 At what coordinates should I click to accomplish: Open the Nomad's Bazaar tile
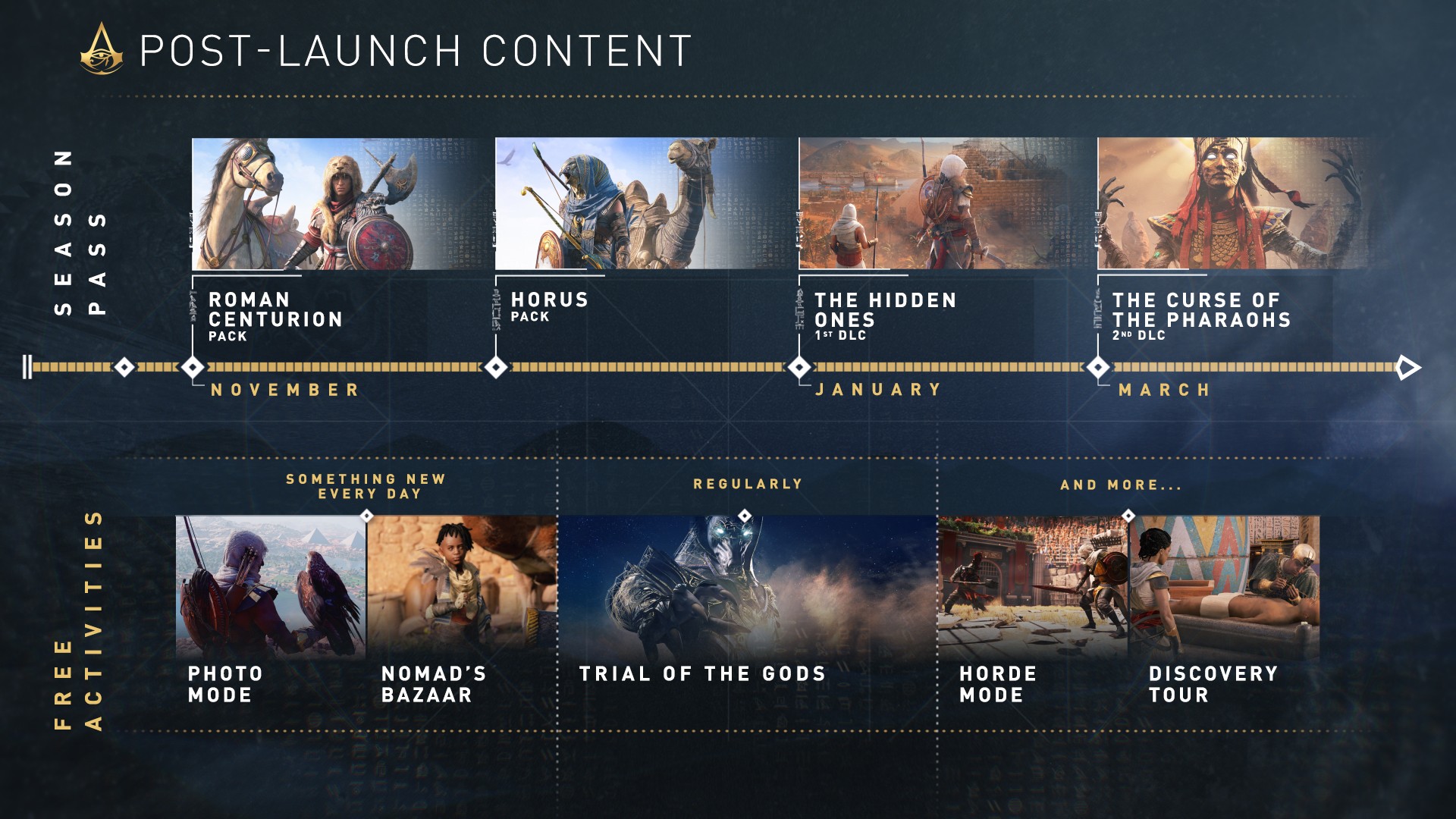click(x=462, y=587)
